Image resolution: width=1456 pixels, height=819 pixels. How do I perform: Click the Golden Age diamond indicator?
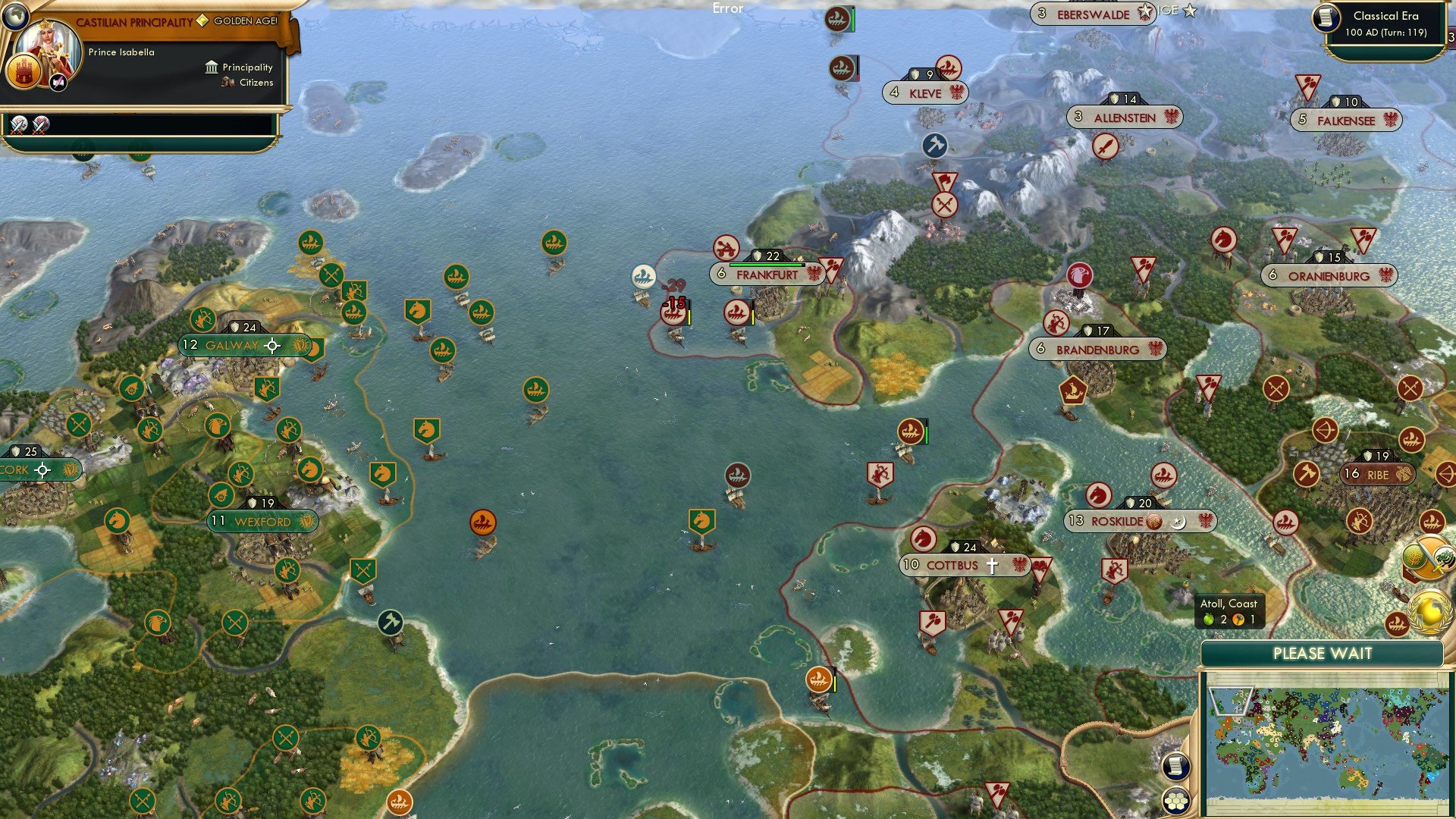click(202, 21)
